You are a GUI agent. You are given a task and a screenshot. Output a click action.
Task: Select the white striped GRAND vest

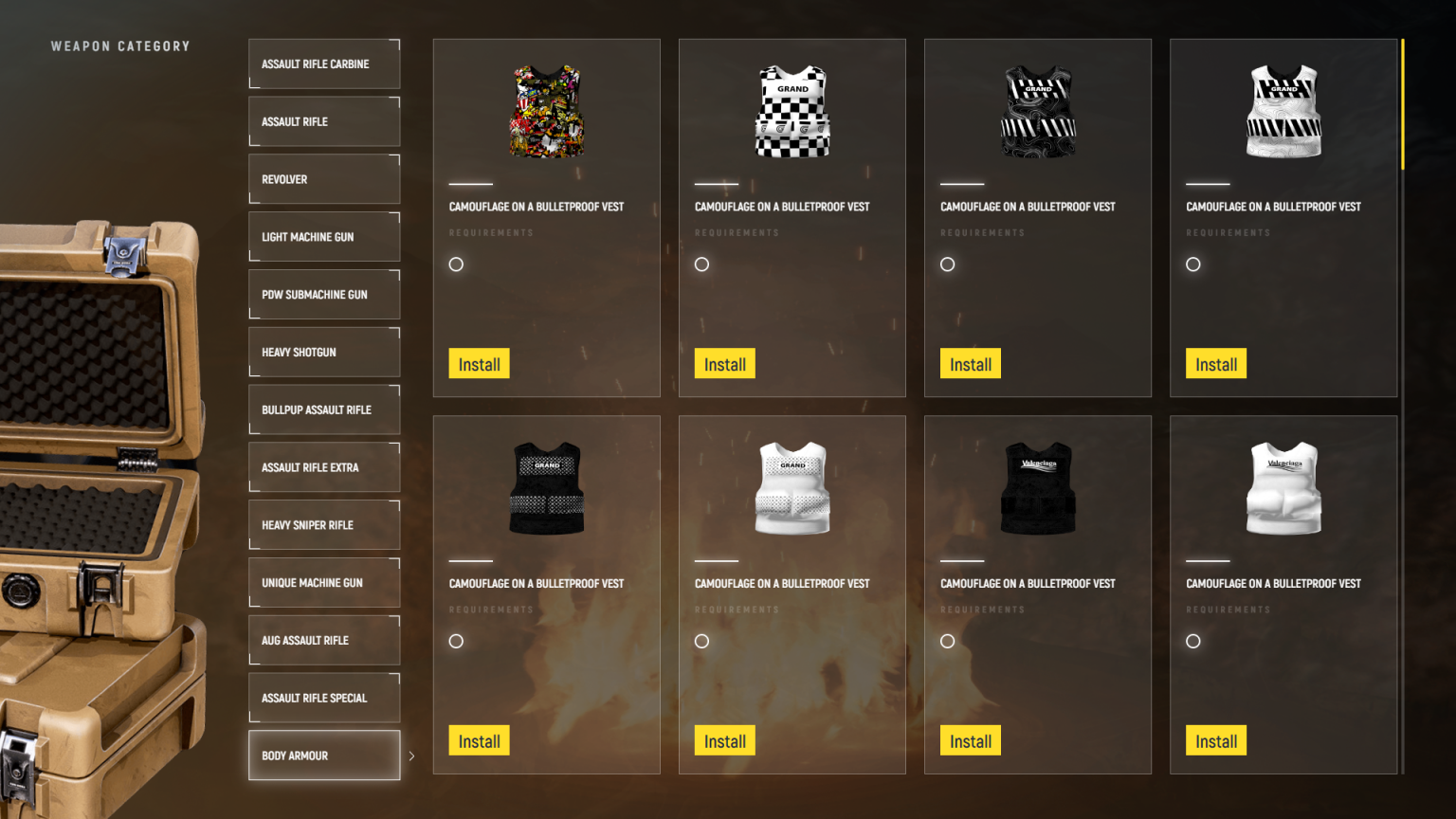(1283, 109)
